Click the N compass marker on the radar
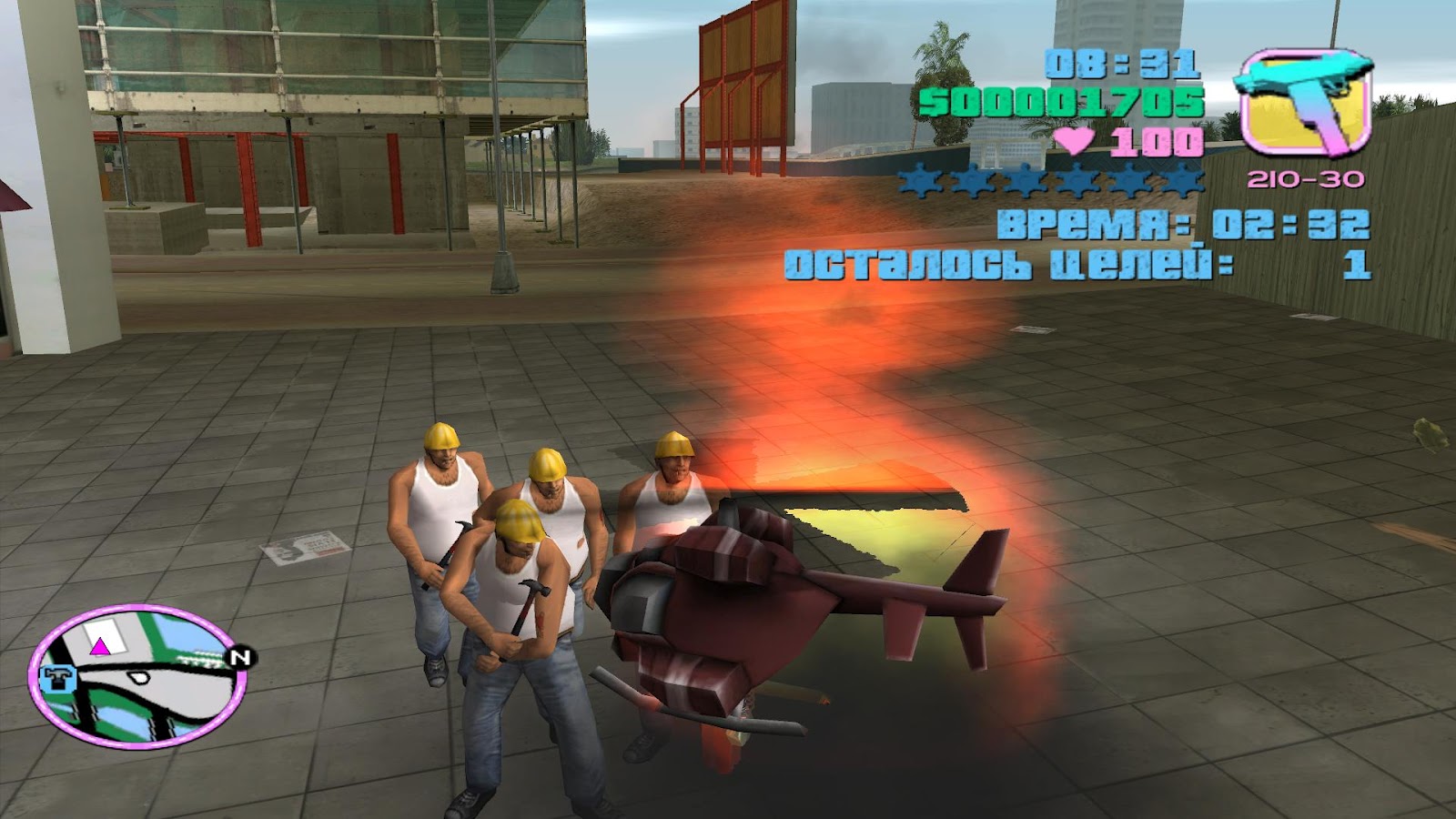The height and width of the screenshot is (819, 1456). [x=239, y=658]
